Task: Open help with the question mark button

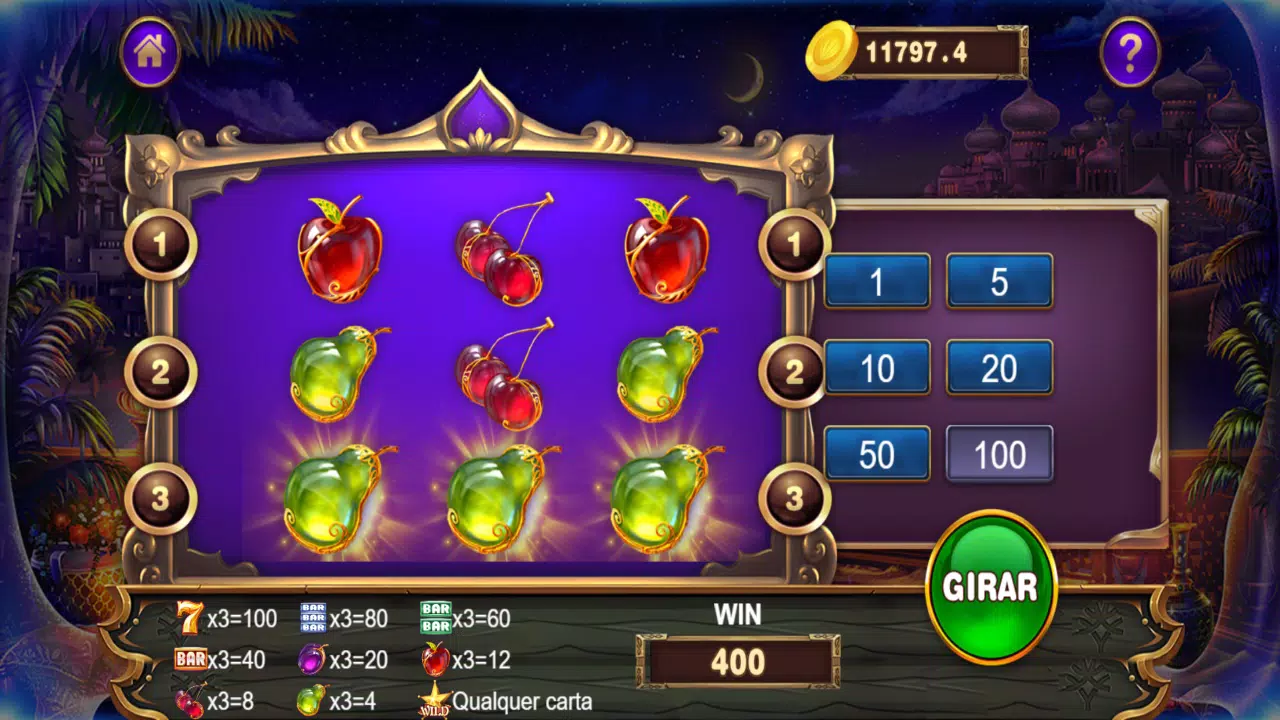Action: tap(1130, 52)
